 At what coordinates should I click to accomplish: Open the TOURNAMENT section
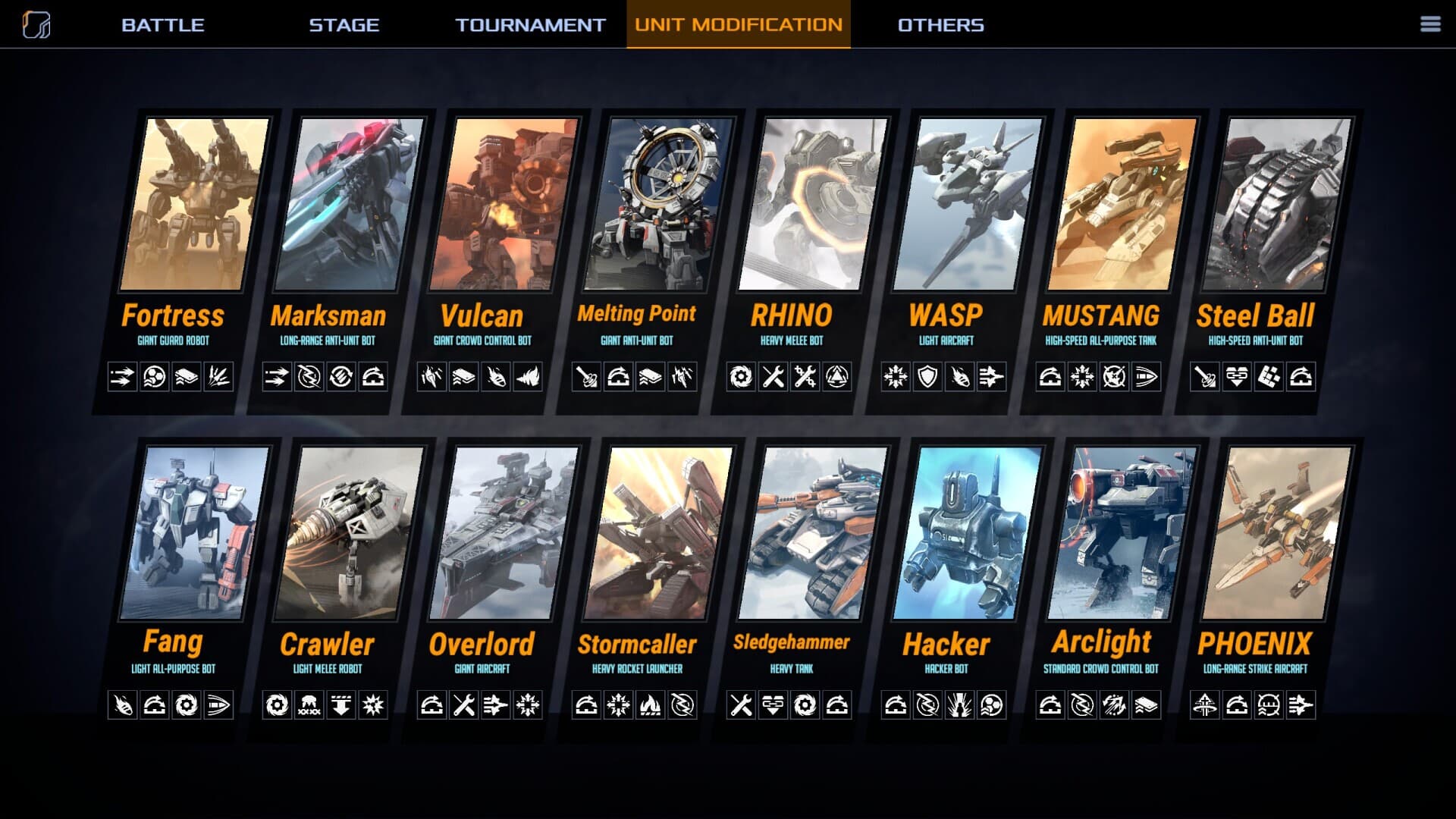point(529,24)
